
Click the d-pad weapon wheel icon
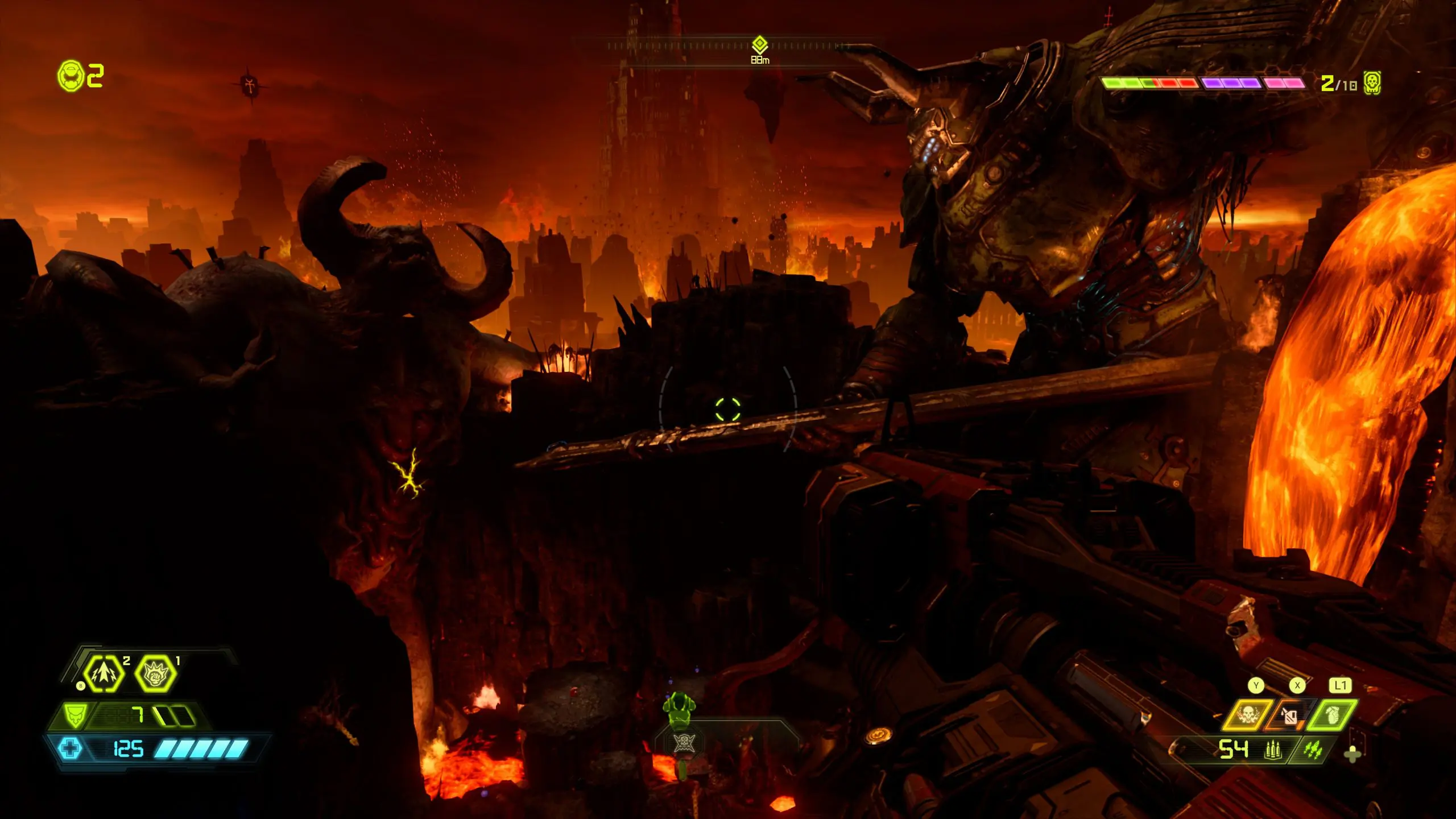pyautogui.click(x=1352, y=755)
